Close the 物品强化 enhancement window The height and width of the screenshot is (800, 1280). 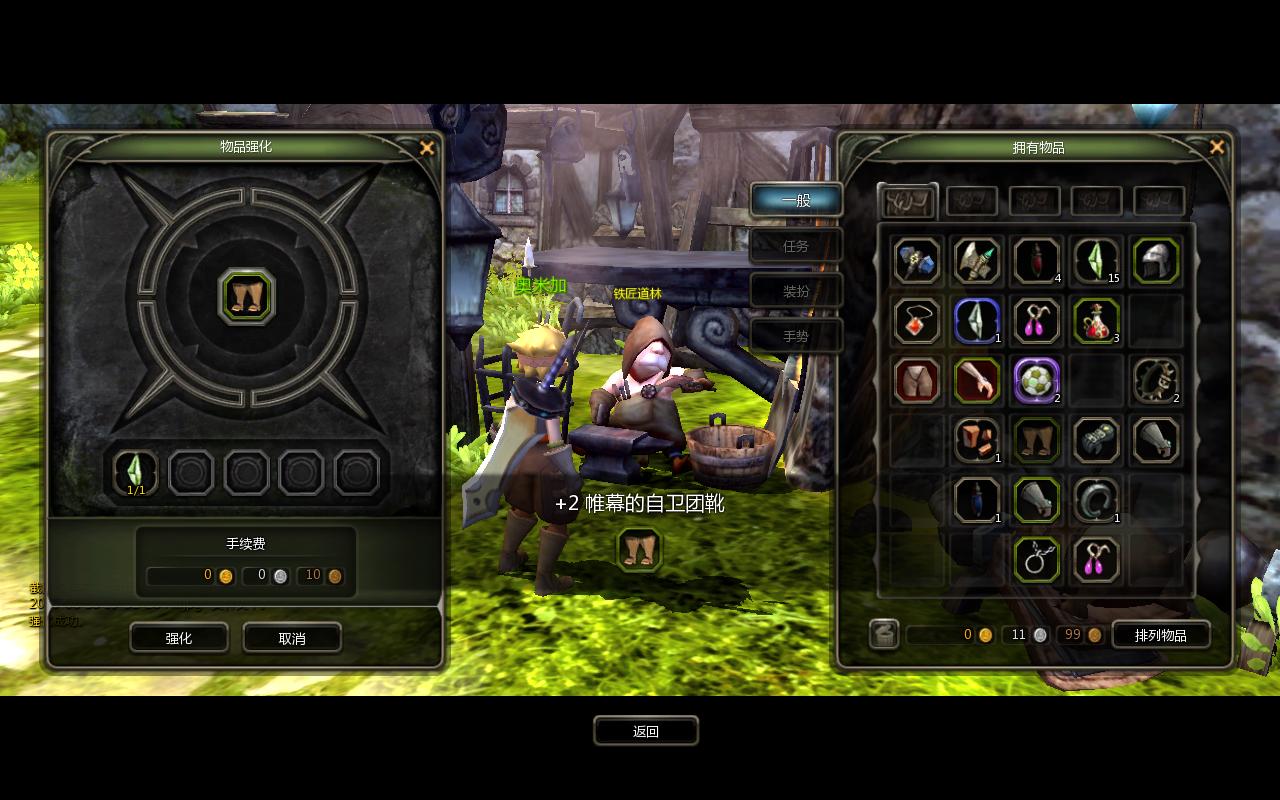click(x=427, y=148)
